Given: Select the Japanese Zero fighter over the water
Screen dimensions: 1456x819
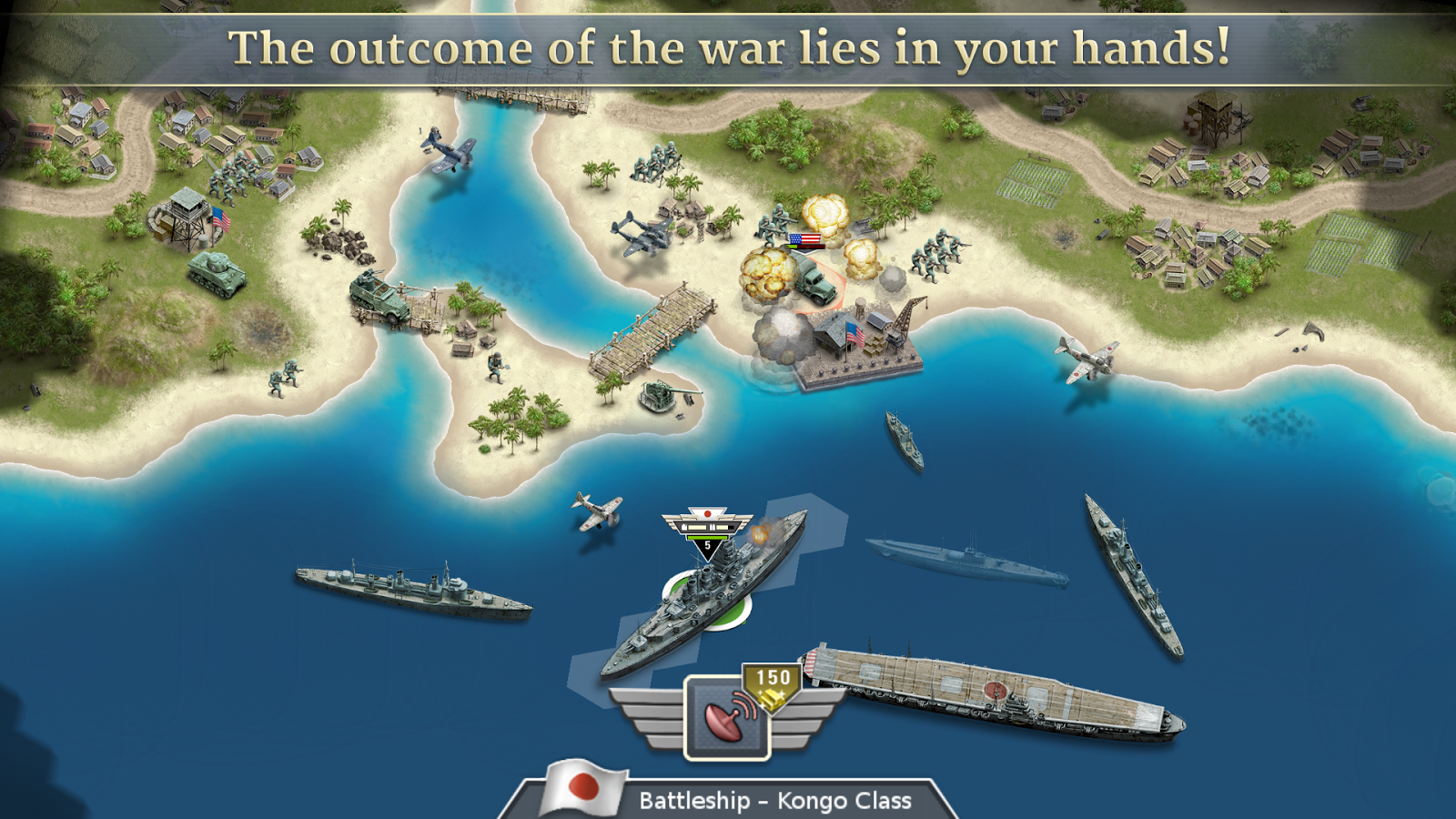Looking at the screenshot, I should pos(596,514).
